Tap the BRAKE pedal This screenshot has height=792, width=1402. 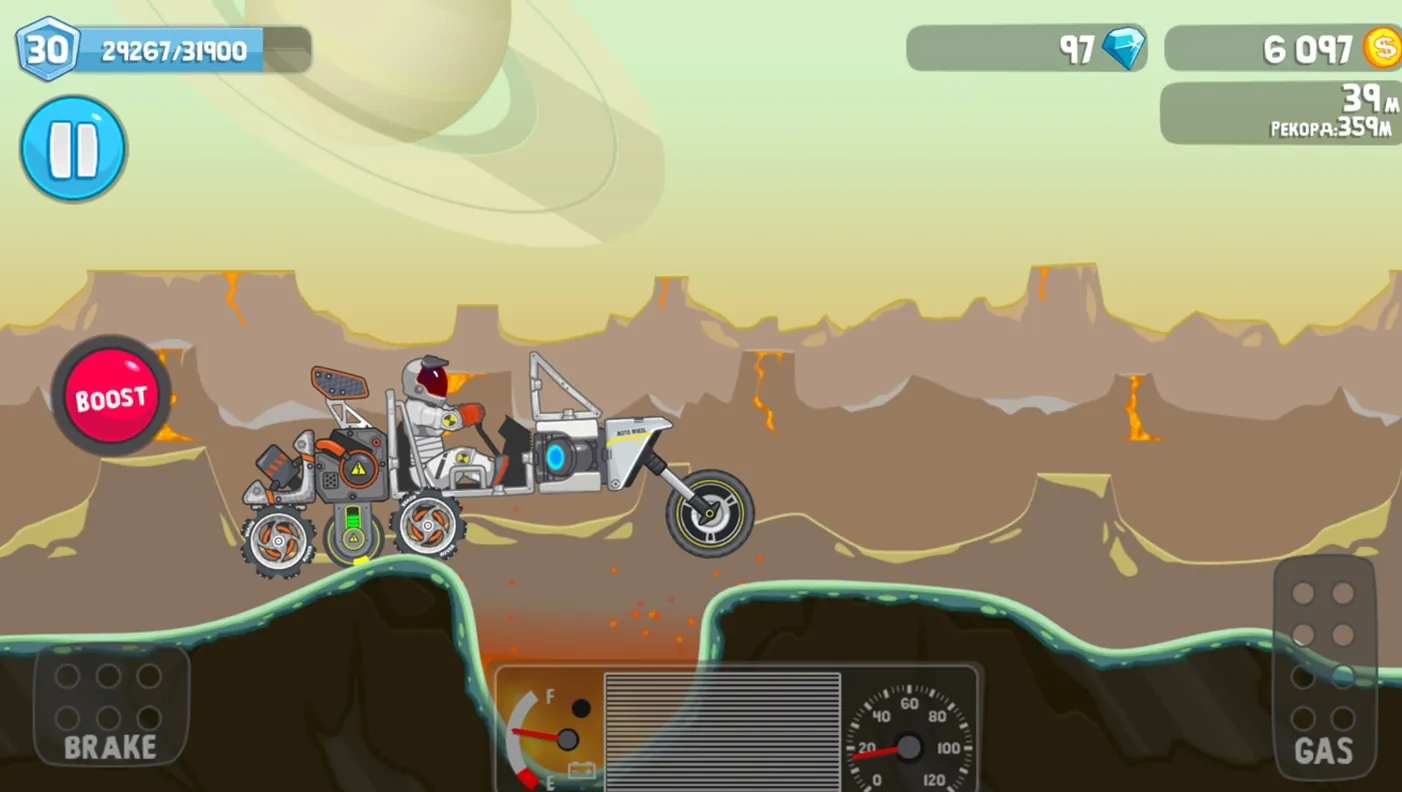110,706
